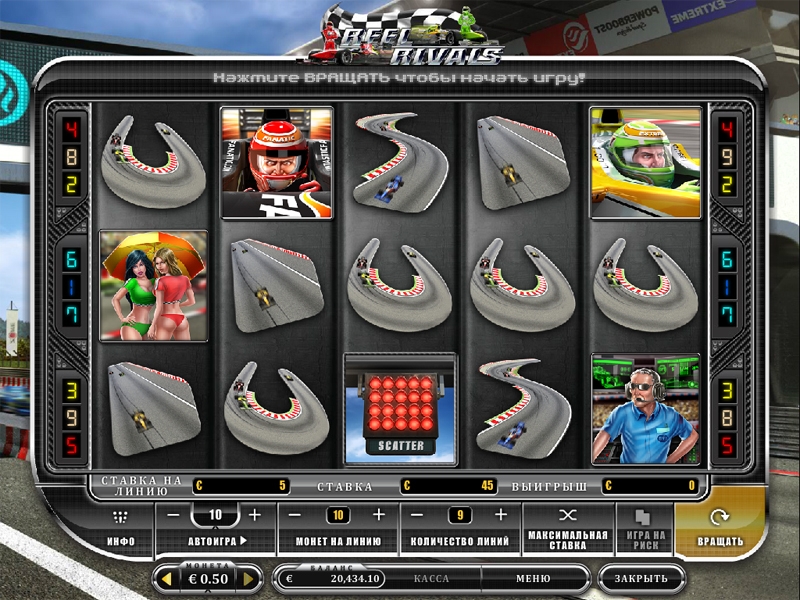Image resolution: width=800 pixels, height=600 pixels.
Task: Set the bet with МАКСИМАЛЬНАЯ СТАВКА
Action: tap(568, 528)
